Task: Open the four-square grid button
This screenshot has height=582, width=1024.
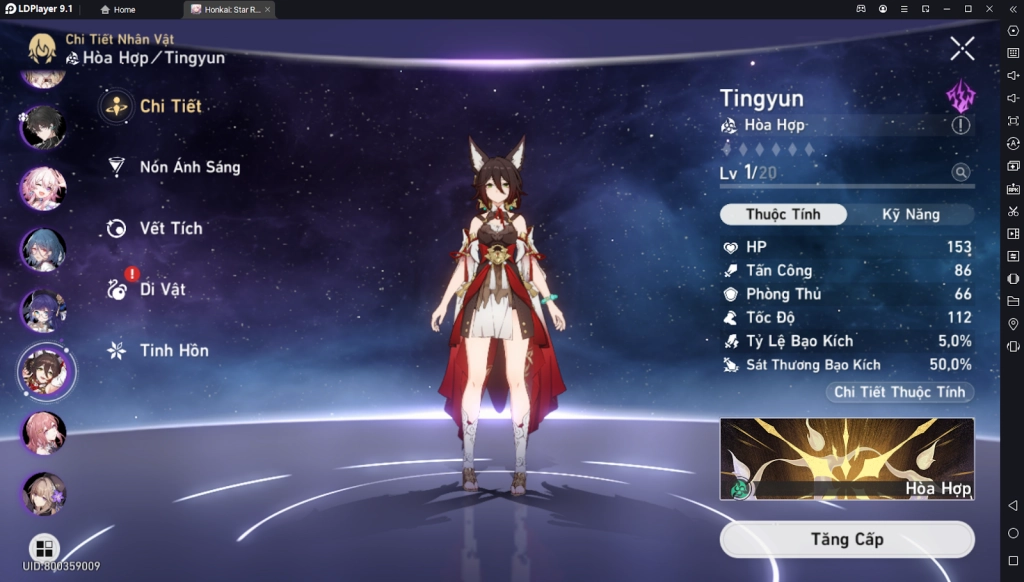Action: [x=44, y=548]
